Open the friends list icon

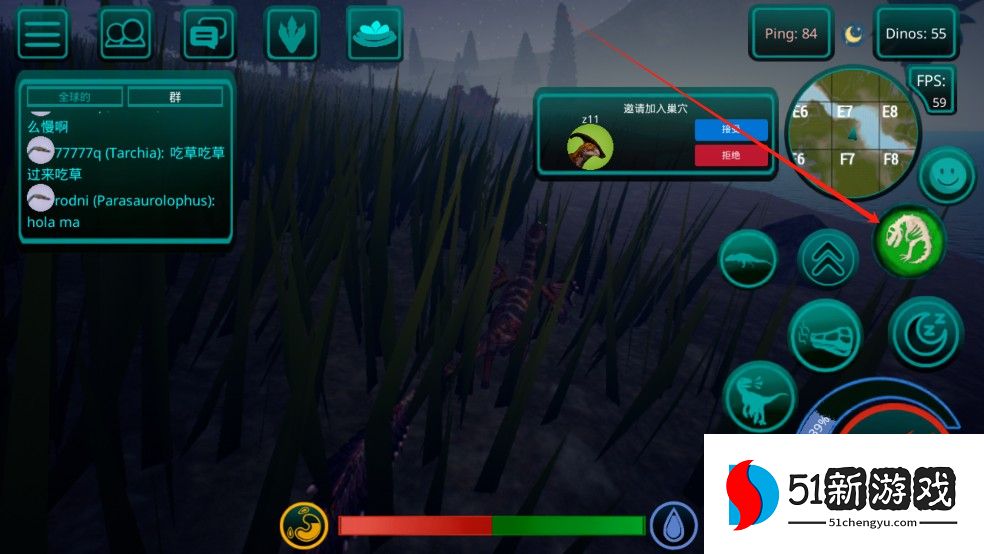point(126,34)
